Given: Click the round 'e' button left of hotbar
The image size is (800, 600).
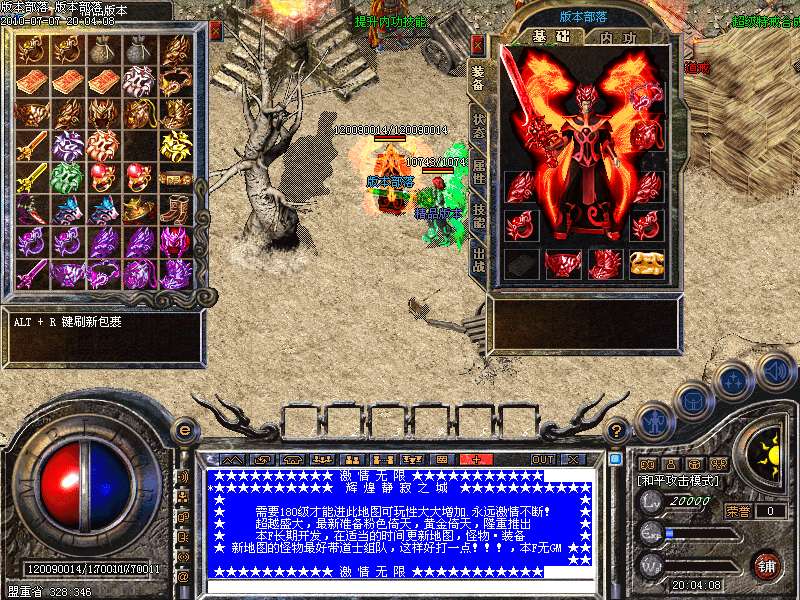Looking at the screenshot, I should (184, 430).
